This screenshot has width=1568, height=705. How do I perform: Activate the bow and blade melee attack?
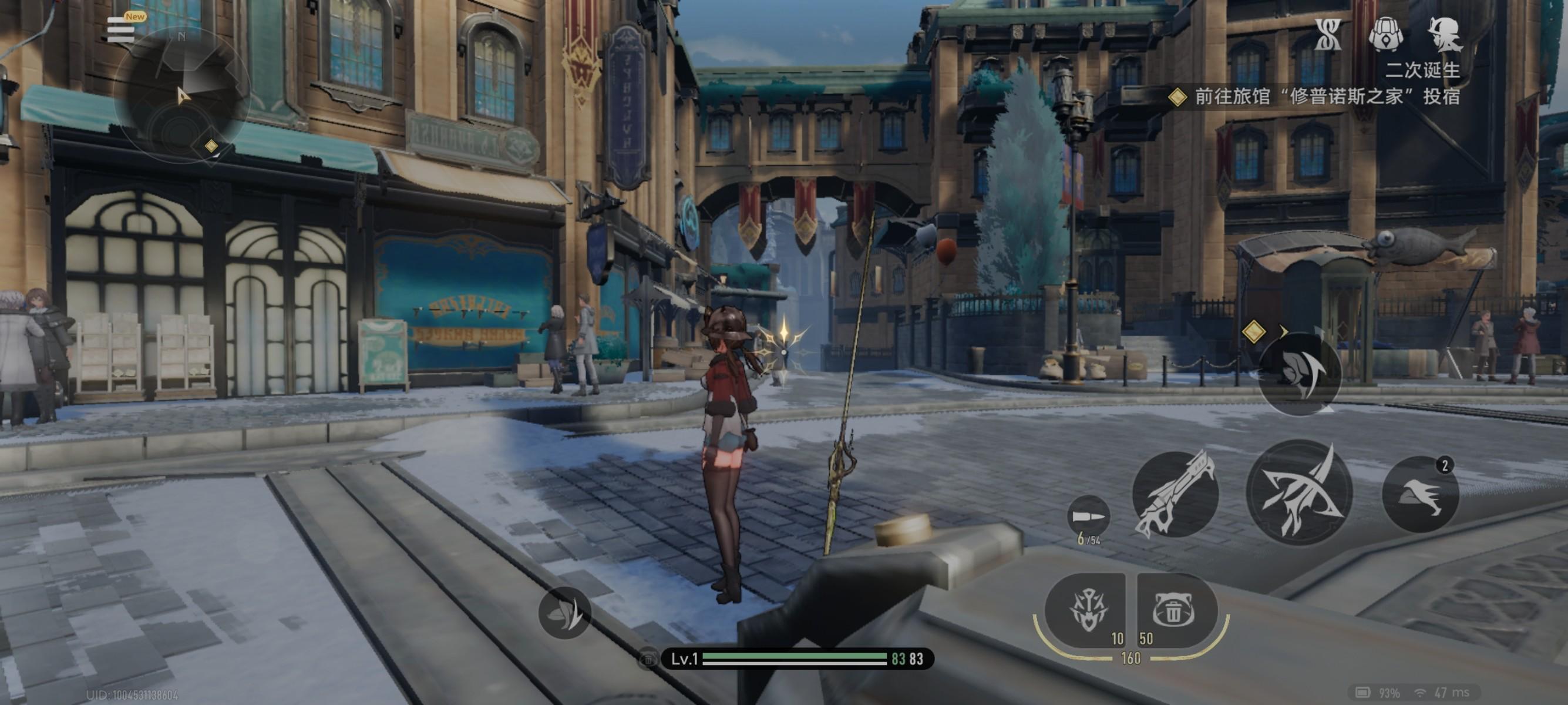click(x=1300, y=492)
